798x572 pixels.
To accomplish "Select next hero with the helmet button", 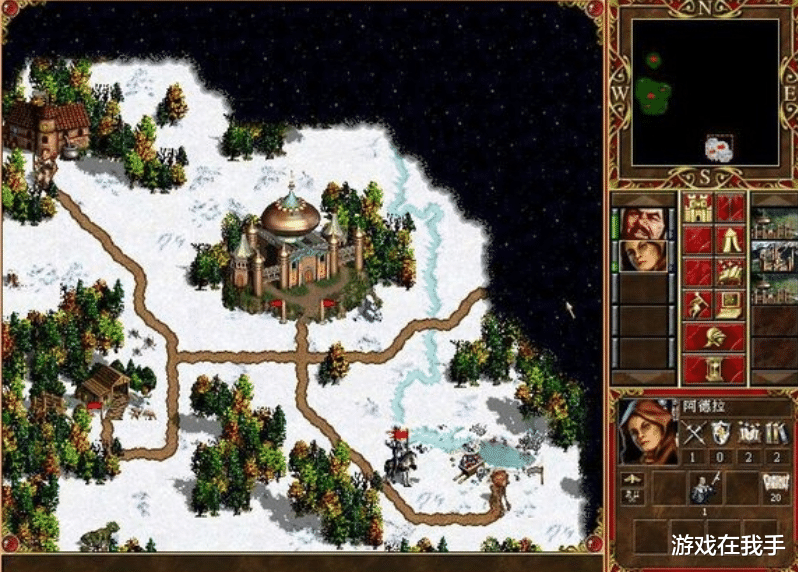I will [714, 337].
